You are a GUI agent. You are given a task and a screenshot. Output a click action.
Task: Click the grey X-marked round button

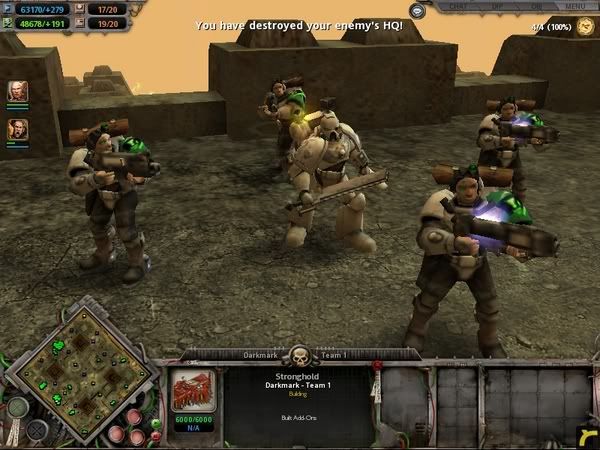tap(36, 430)
